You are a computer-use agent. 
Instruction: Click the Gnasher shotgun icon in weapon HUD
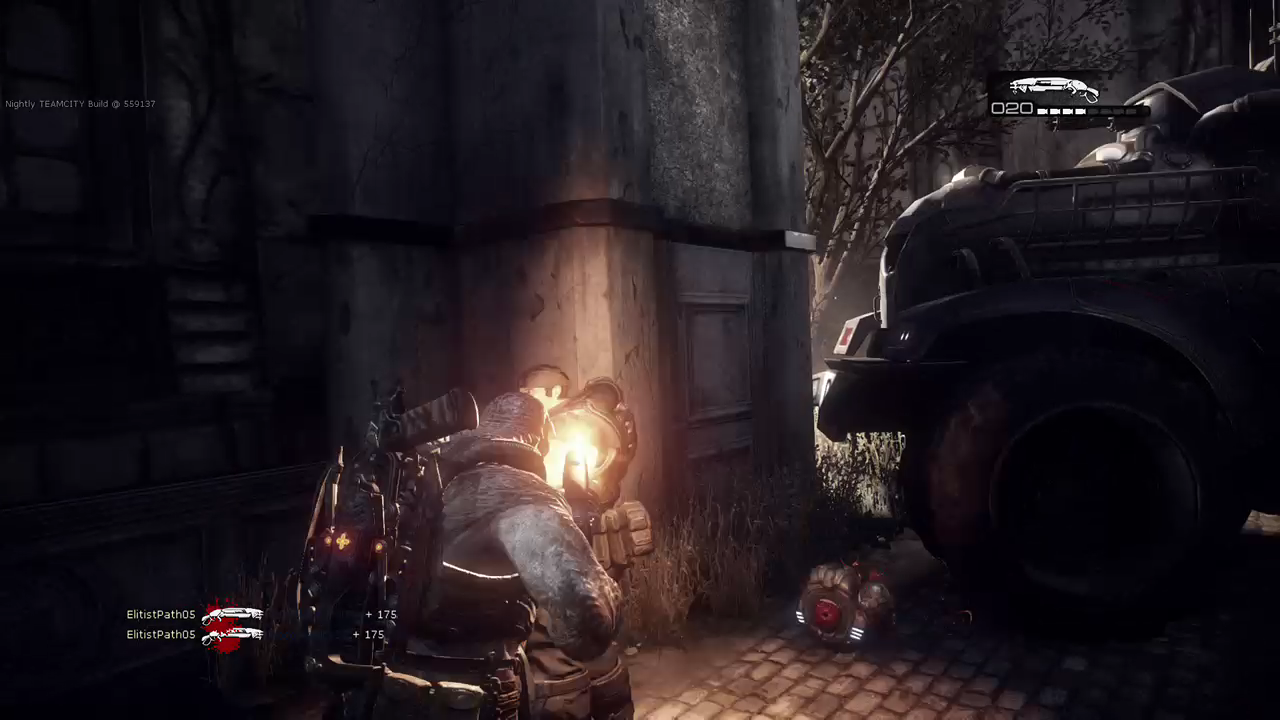tap(1053, 89)
